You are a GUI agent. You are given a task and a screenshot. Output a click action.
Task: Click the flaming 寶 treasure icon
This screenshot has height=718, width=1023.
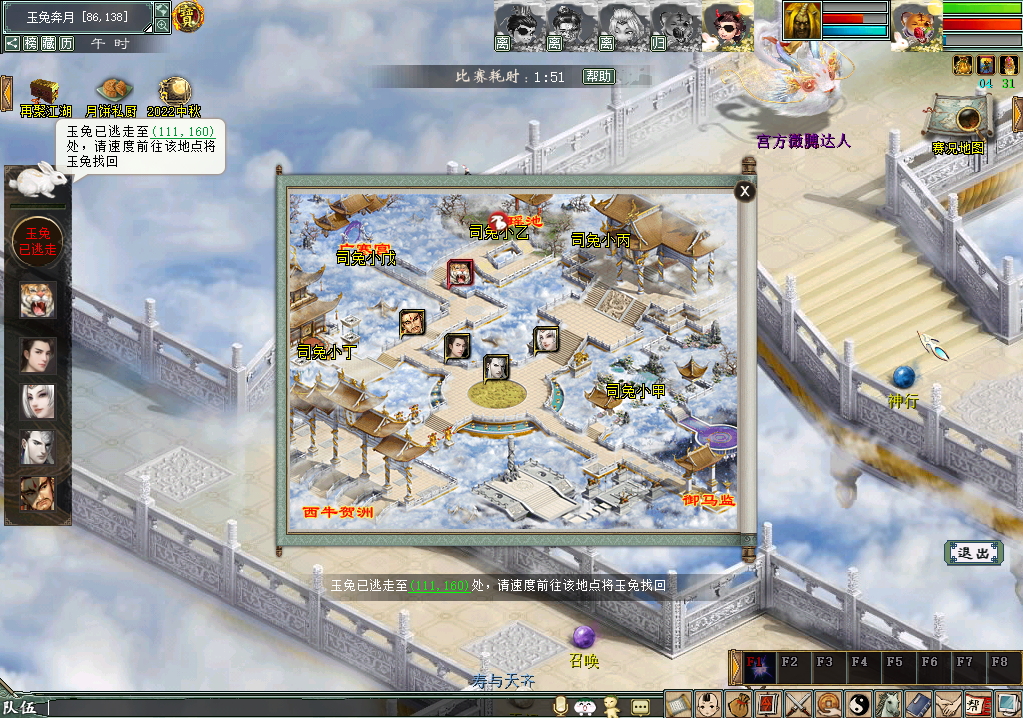click(x=188, y=16)
